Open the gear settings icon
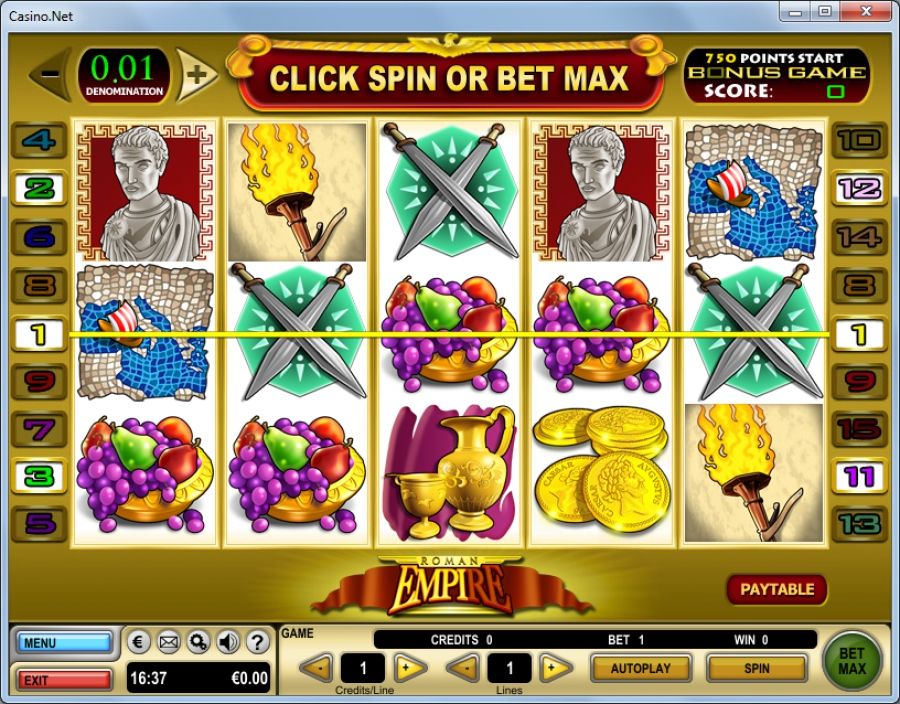900x704 pixels. point(198,642)
